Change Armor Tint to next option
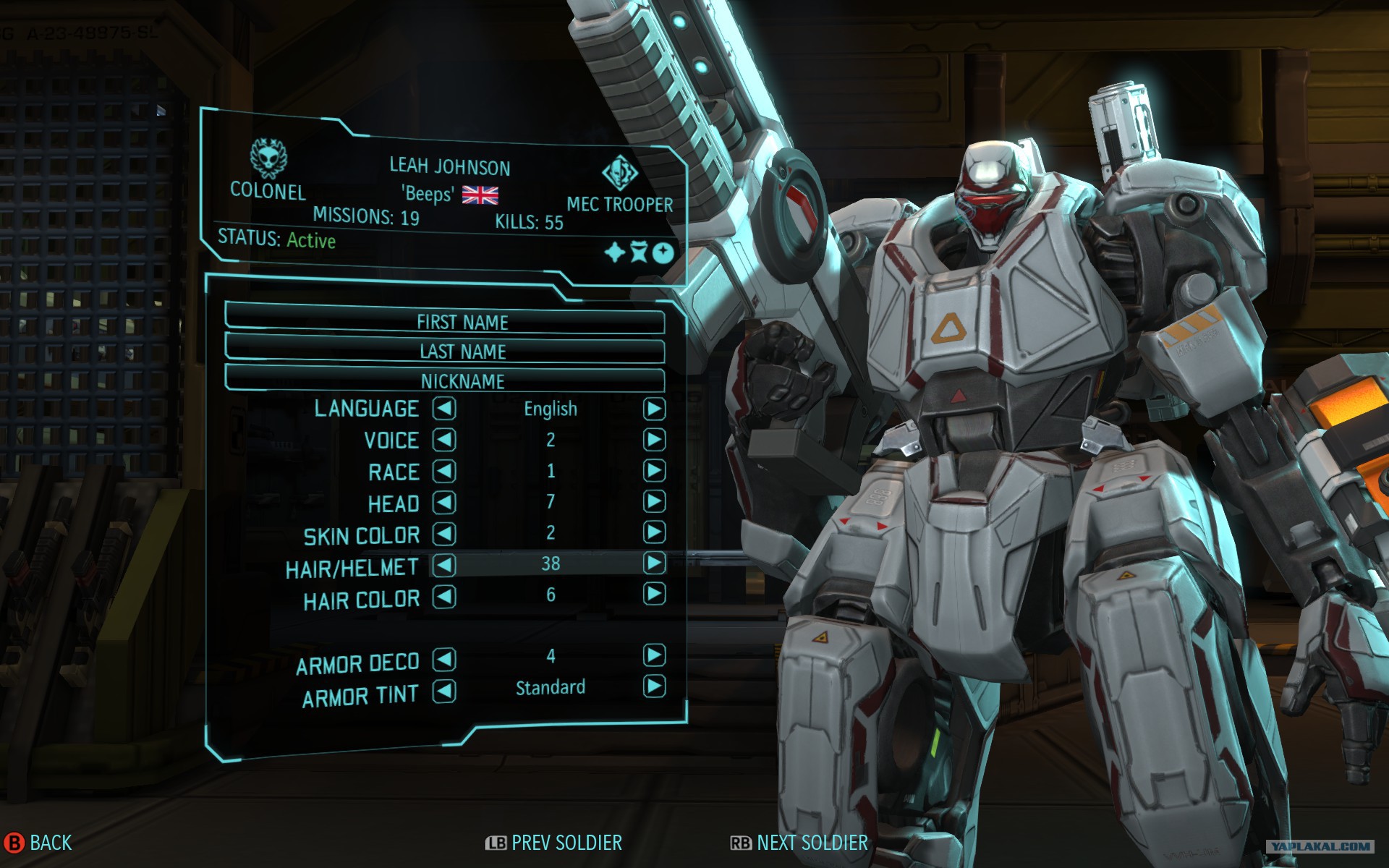 click(x=654, y=686)
